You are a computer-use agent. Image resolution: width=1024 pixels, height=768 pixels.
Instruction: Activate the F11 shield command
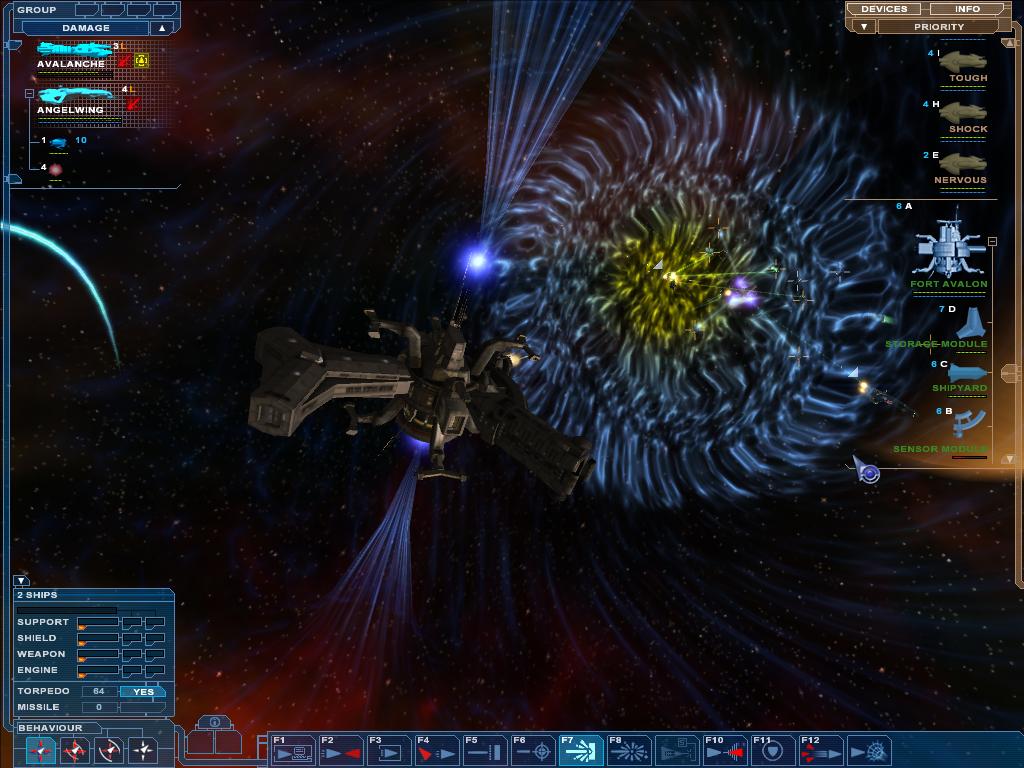coord(772,750)
